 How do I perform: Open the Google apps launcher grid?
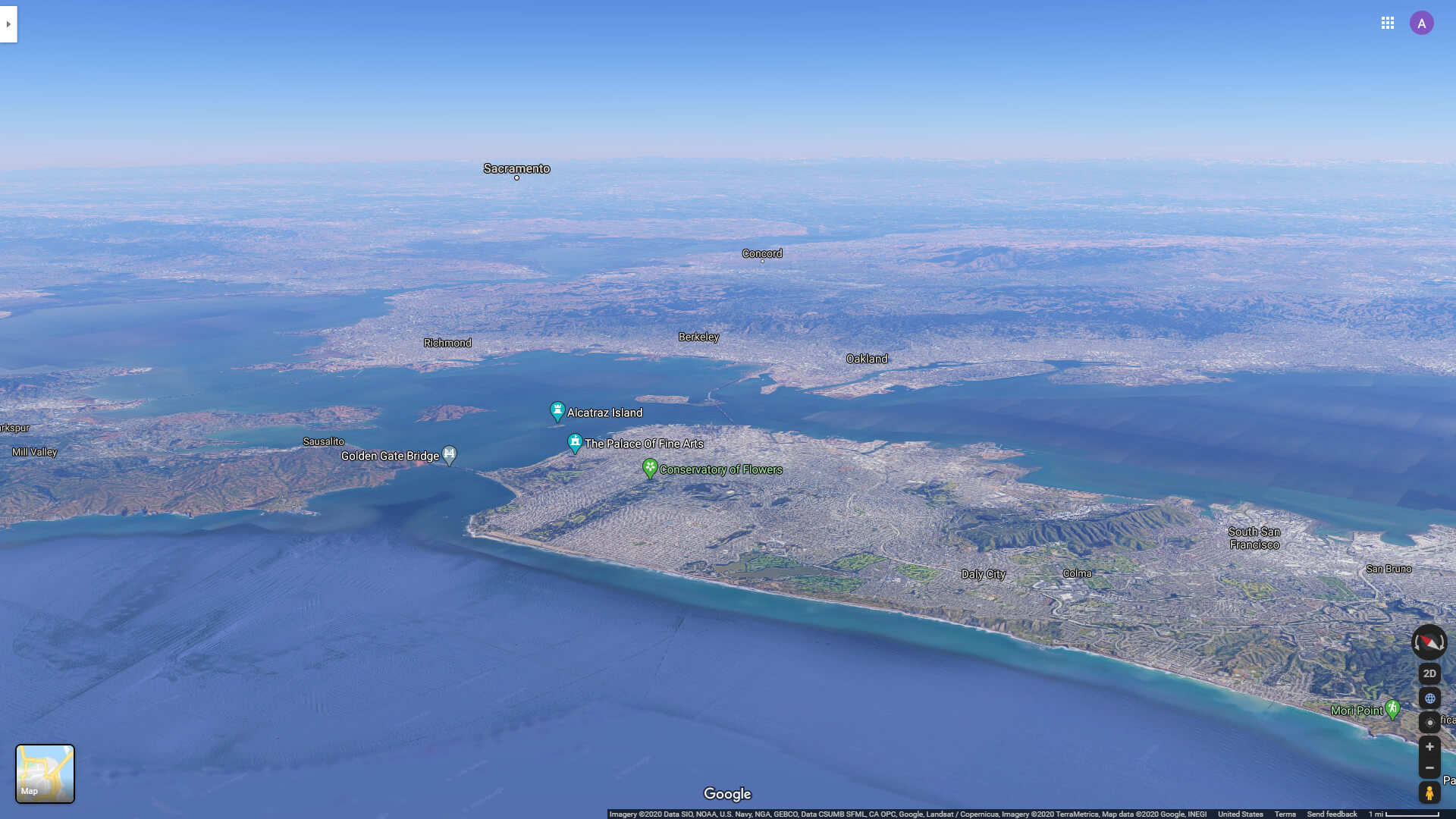1388,23
